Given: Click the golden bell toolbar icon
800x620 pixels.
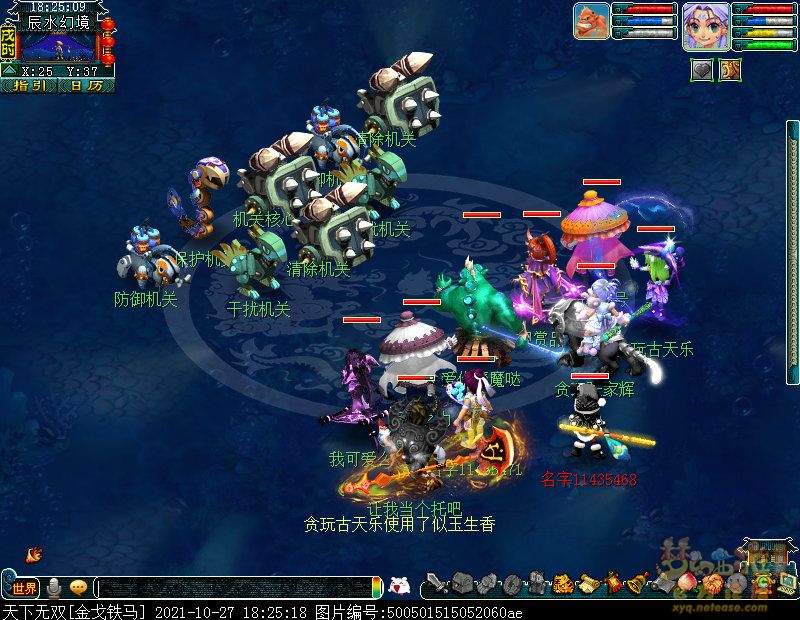Looking at the screenshot, I should pos(638,582).
